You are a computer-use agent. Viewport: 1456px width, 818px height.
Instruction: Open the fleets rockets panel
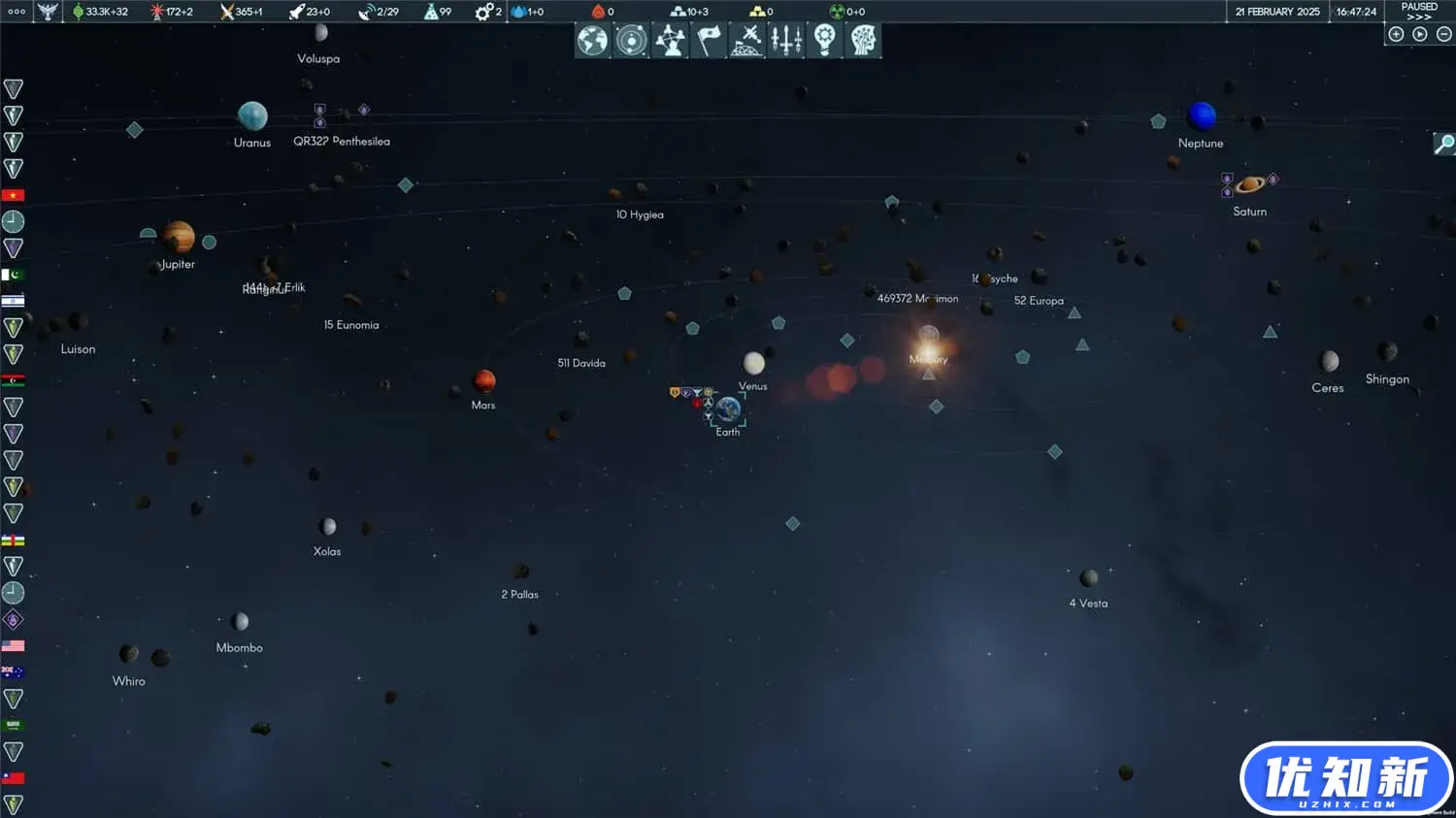click(x=785, y=41)
